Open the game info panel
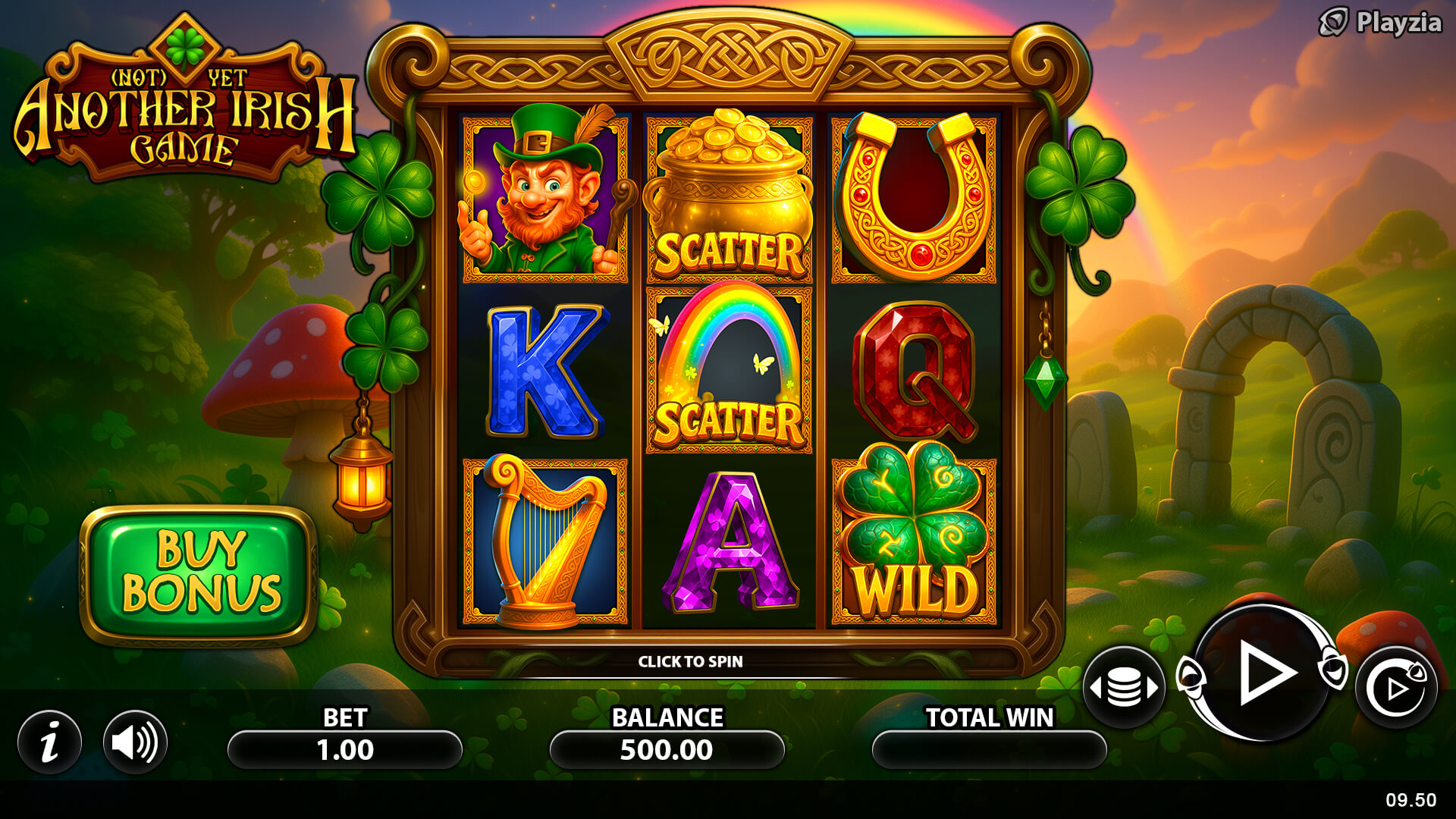The width and height of the screenshot is (1456, 819). coord(50,742)
